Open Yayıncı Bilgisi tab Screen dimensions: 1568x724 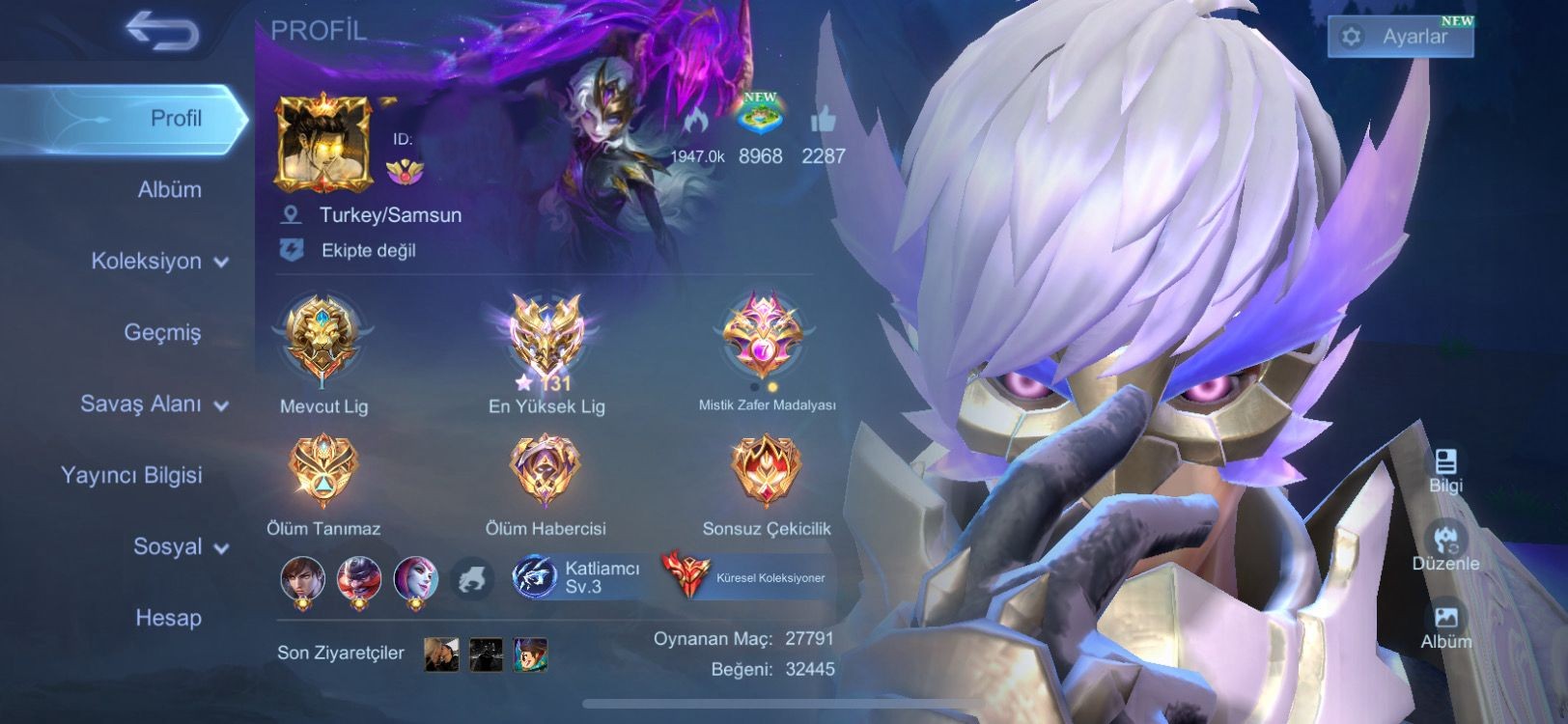(131, 475)
